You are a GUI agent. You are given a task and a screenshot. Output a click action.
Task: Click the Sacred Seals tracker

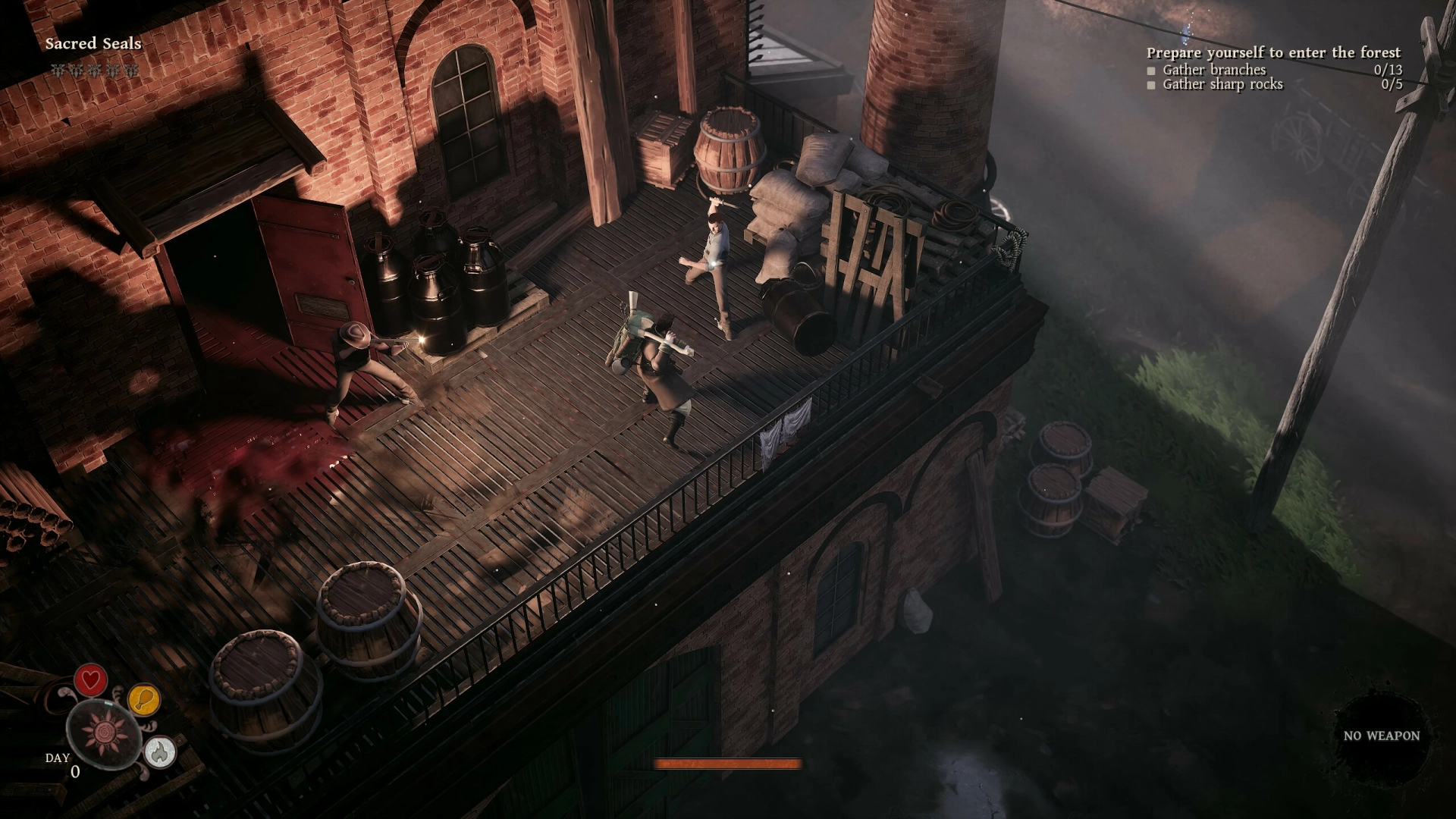93,44
